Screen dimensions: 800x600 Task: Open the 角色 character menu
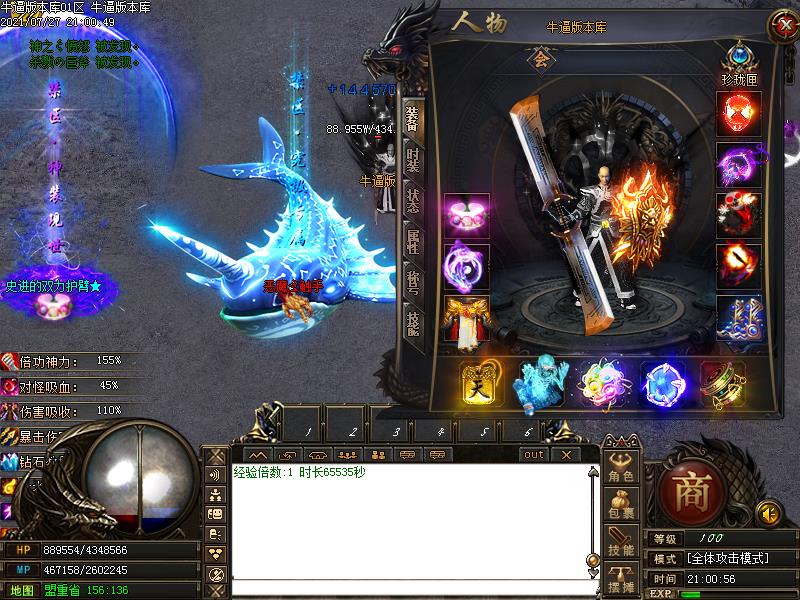[x=621, y=470]
